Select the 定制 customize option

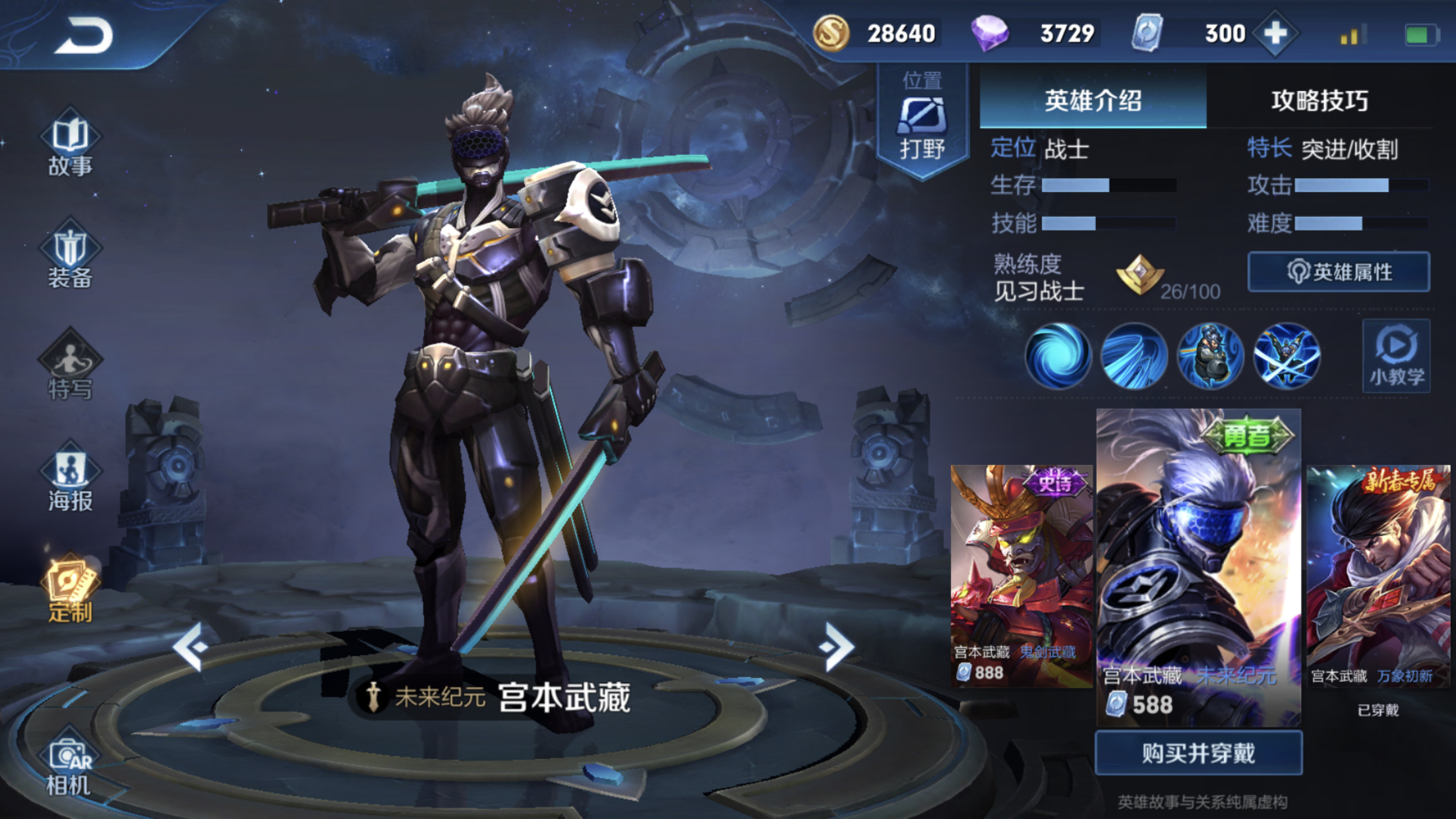coord(71,590)
